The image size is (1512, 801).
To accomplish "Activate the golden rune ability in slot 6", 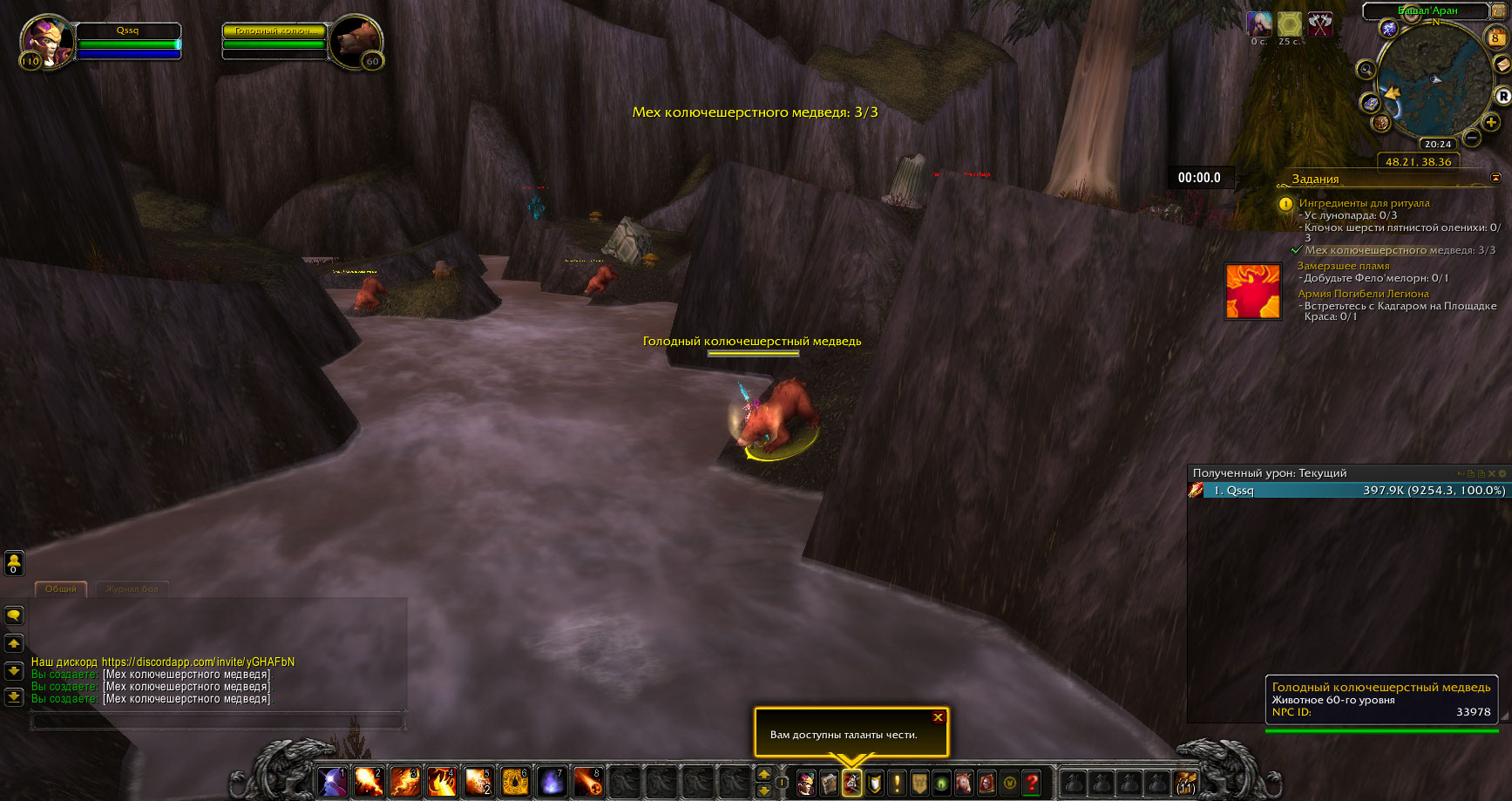I will (515, 782).
